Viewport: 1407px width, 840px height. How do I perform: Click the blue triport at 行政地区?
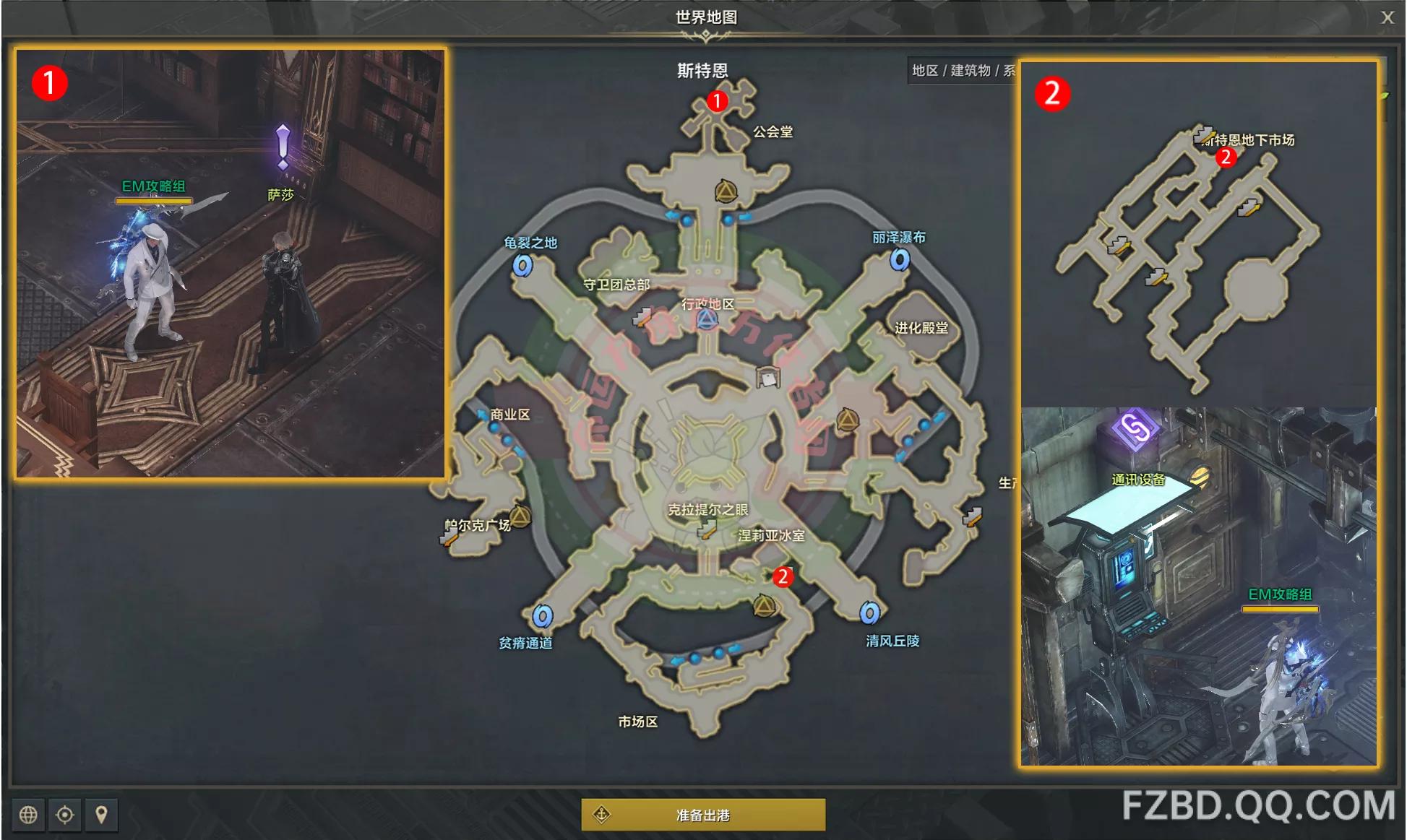(707, 319)
